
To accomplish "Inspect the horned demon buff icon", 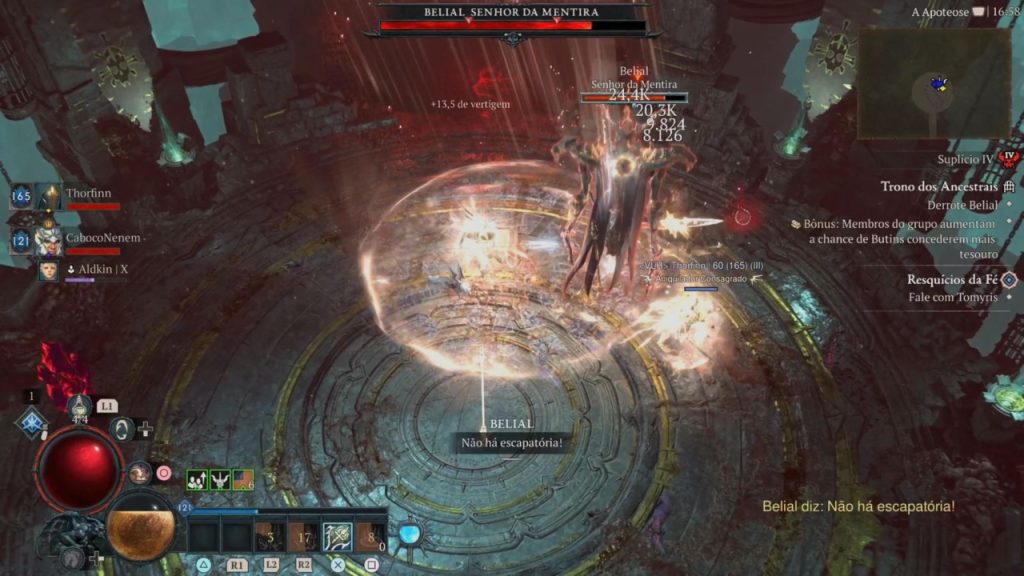I will [x=220, y=480].
